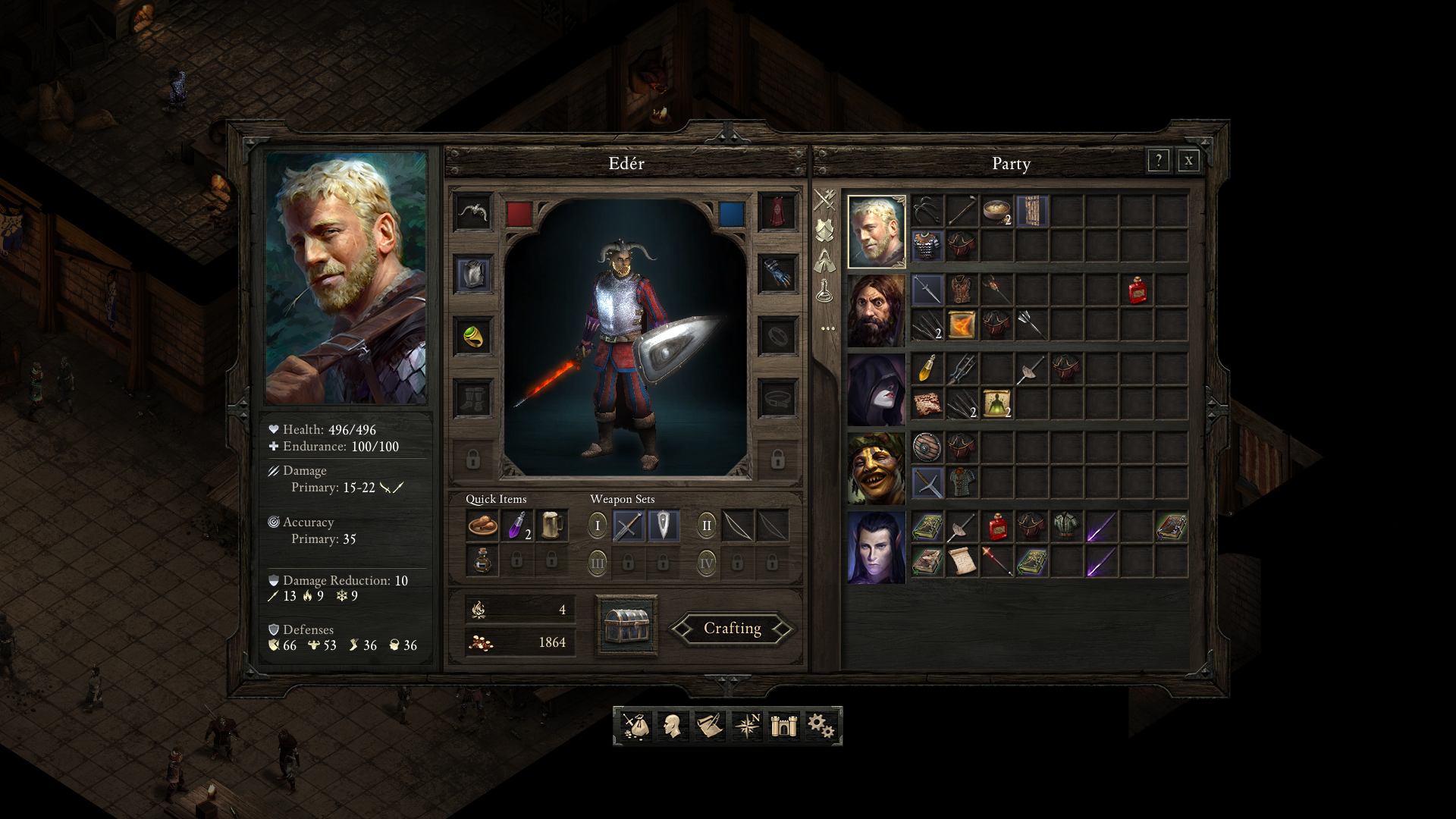This screenshot has height=819, width=1456.
Task: Choose weapon set II
Action: pos(707,526)
